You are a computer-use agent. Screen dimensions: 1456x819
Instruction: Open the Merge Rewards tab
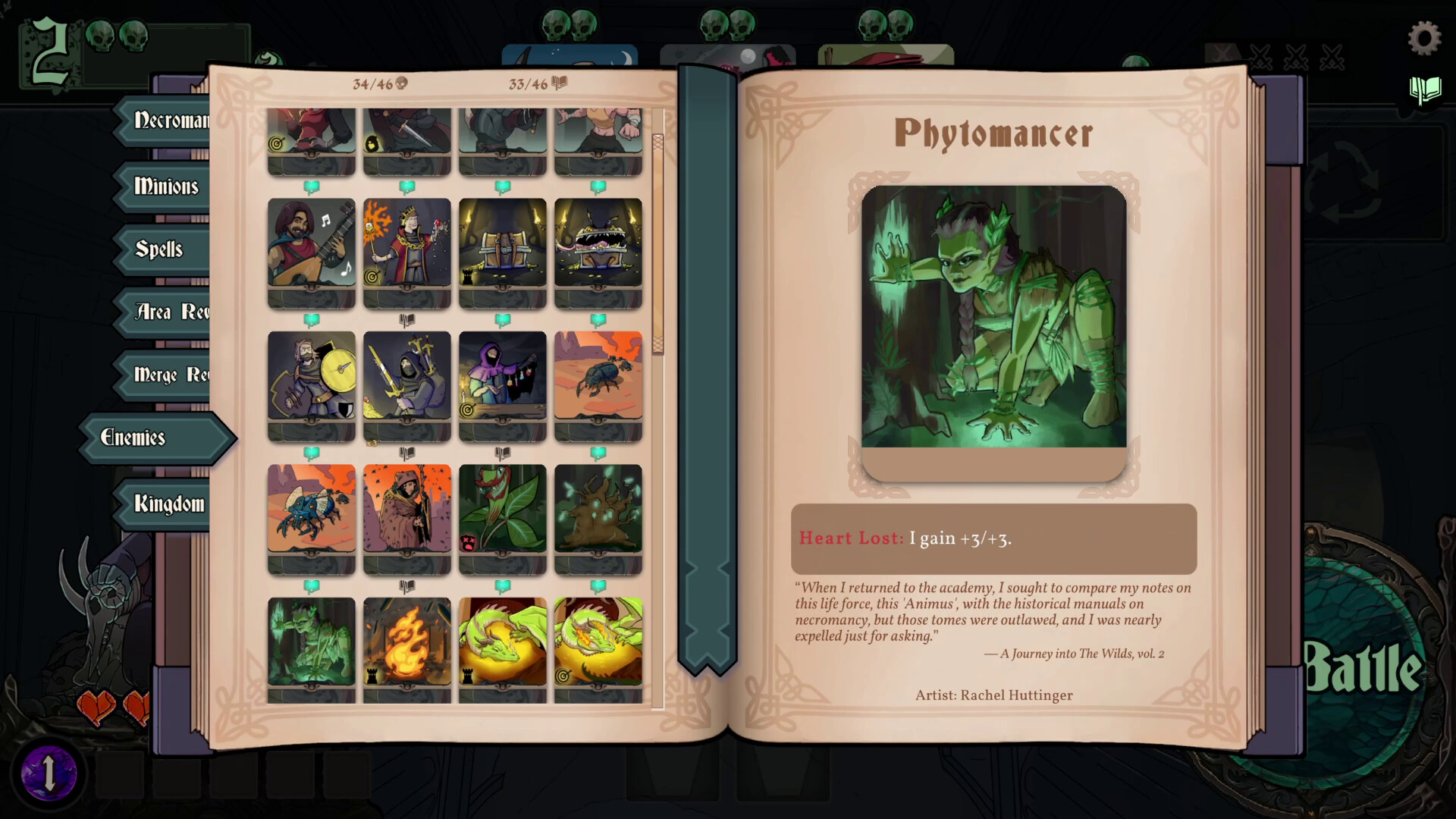(x=167, y=375)
